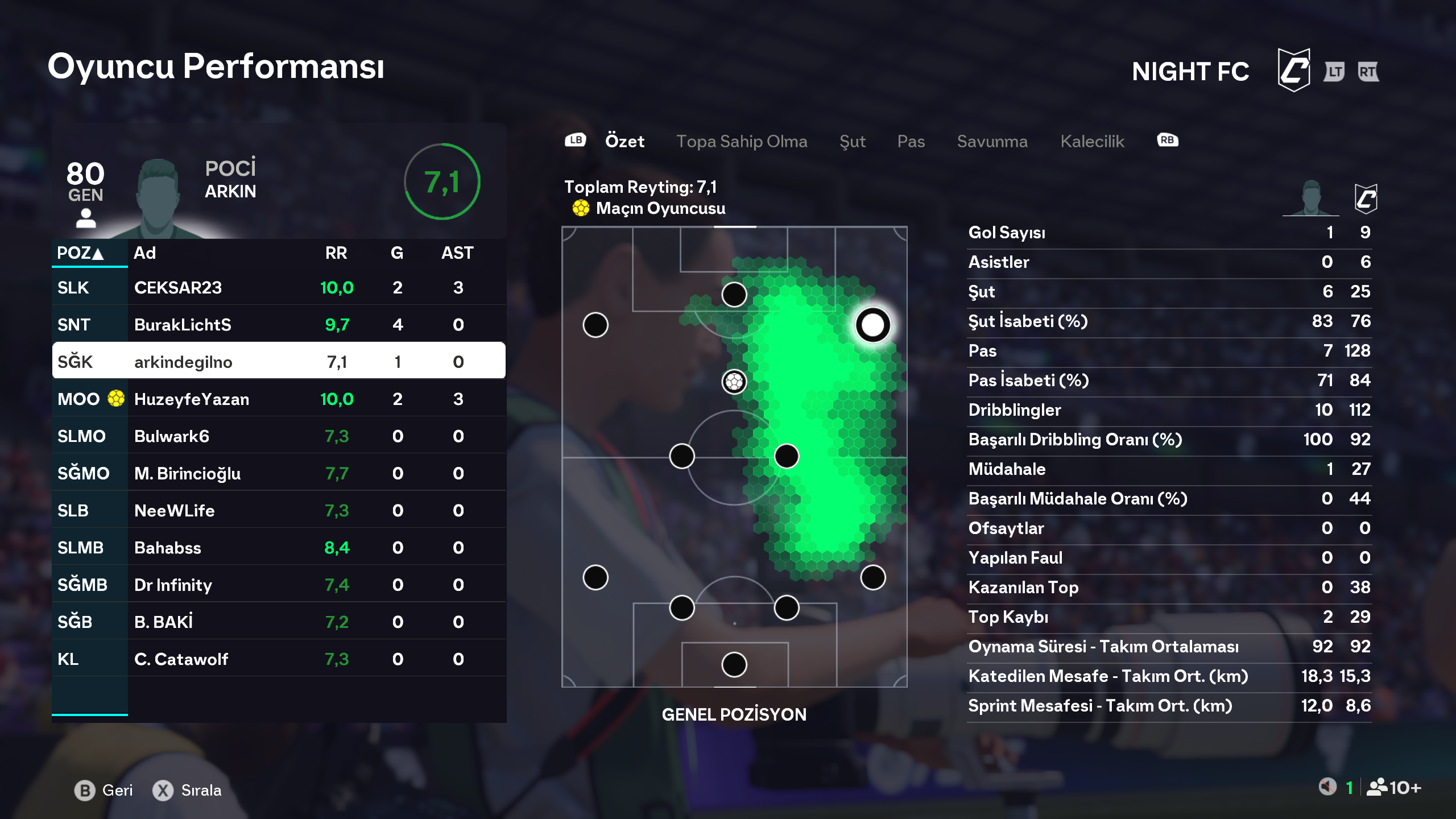1456x819 pixels.
Task: Select the arkindegilno player row
Action: (x=279, y=362)
